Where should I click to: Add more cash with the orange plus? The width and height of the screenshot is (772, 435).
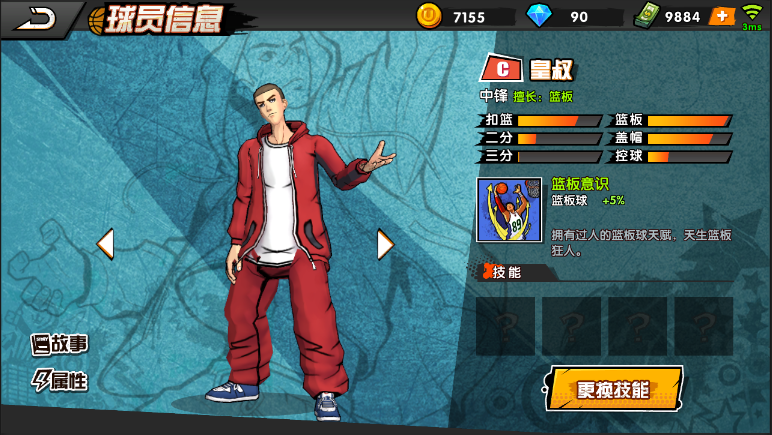(x=721, y=16)
